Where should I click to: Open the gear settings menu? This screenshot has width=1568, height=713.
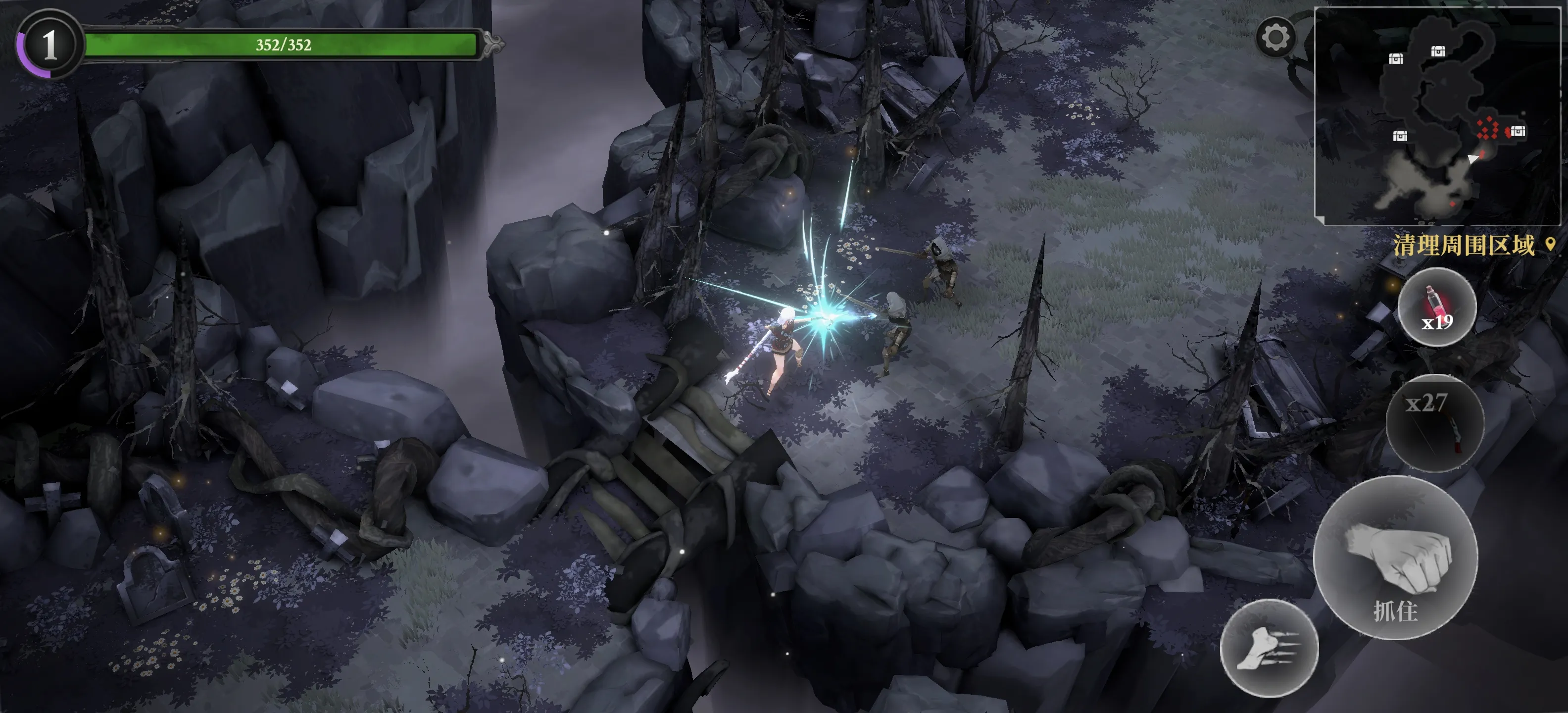coord(1274,38)
